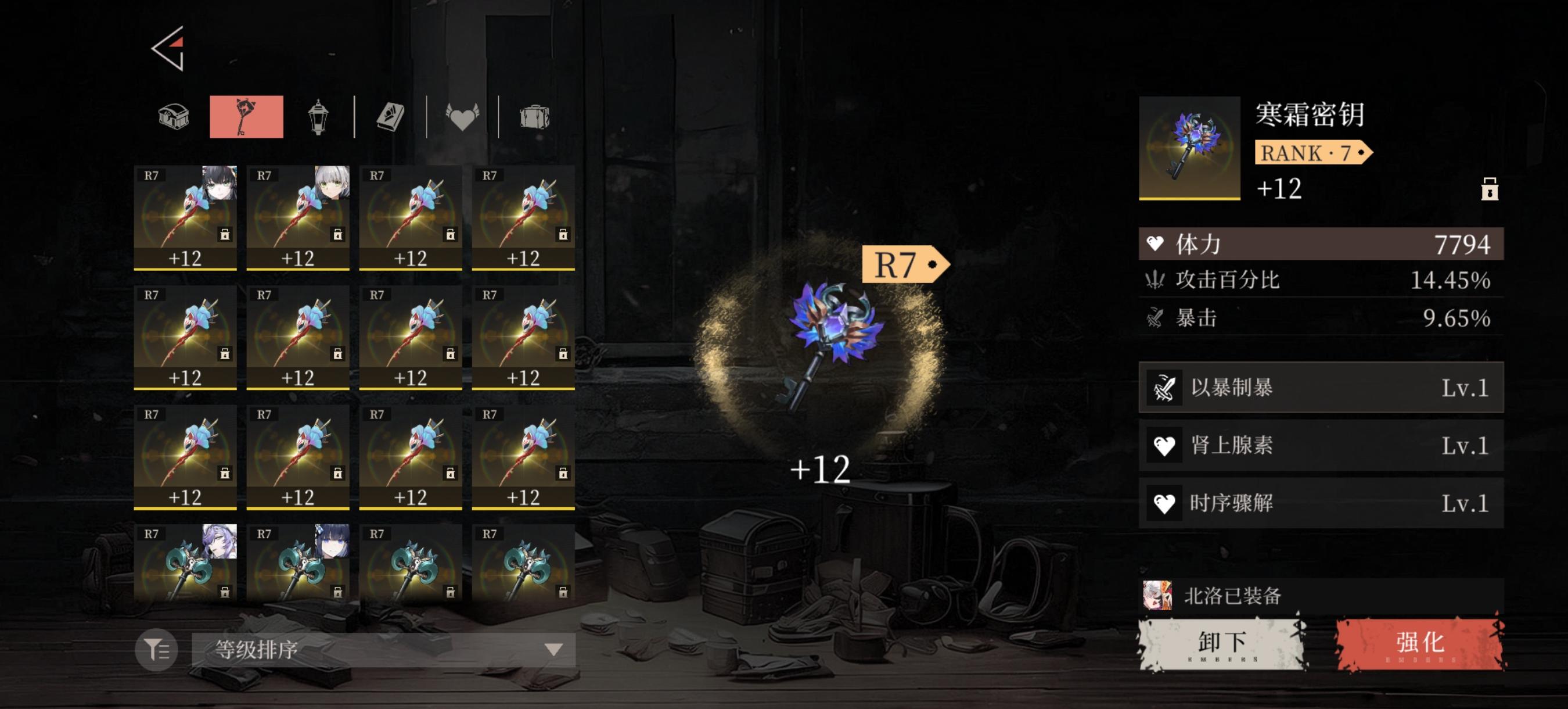Switch to the lantern equipment category

317,117
